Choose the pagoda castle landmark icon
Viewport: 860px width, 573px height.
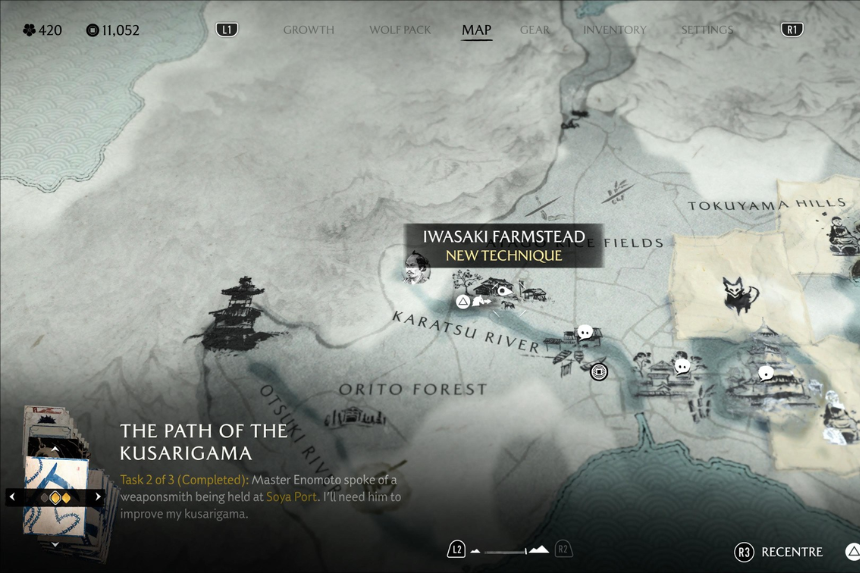[236, 315]
